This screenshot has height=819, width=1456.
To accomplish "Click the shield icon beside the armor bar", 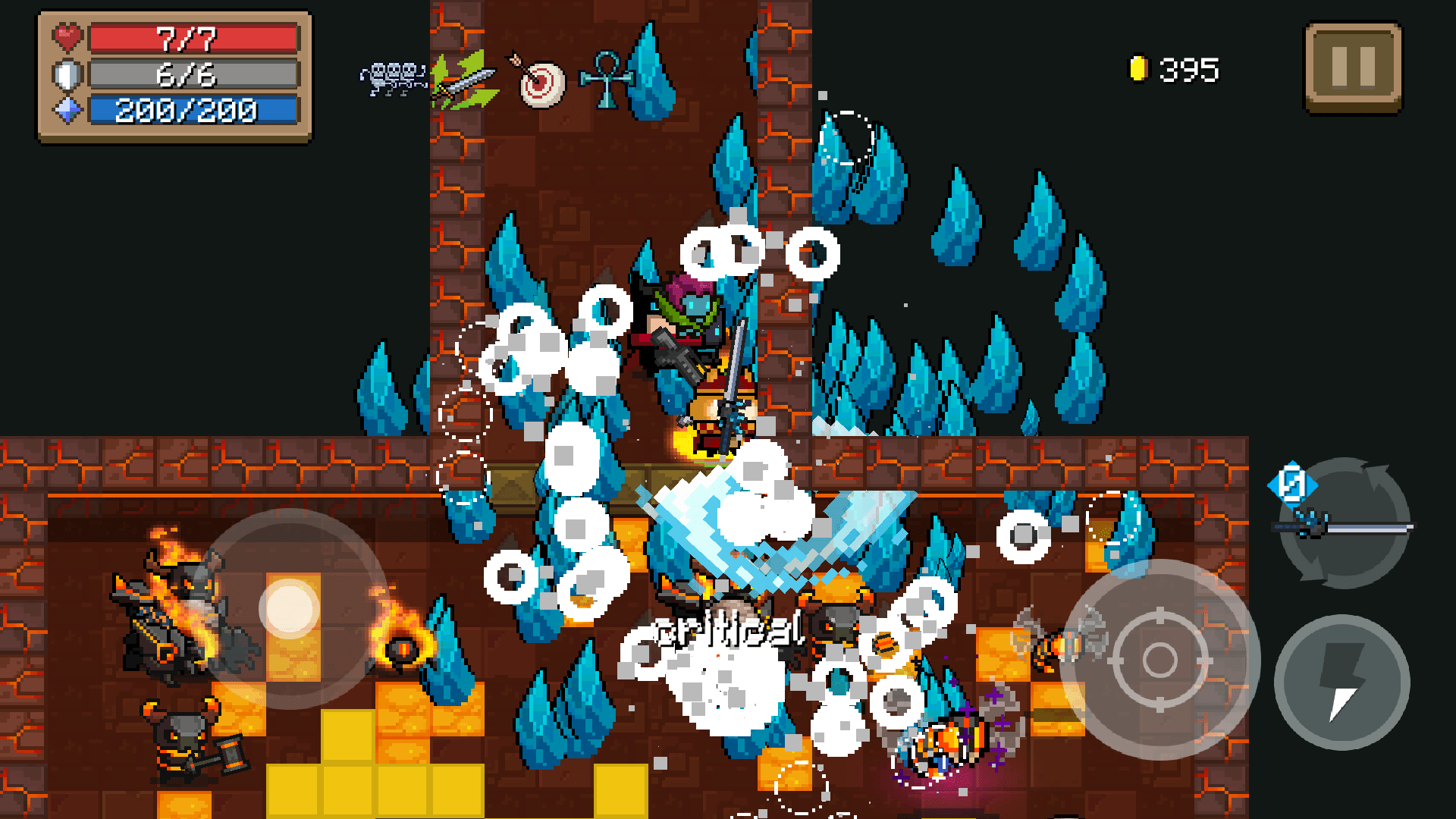I will point(67,74).
